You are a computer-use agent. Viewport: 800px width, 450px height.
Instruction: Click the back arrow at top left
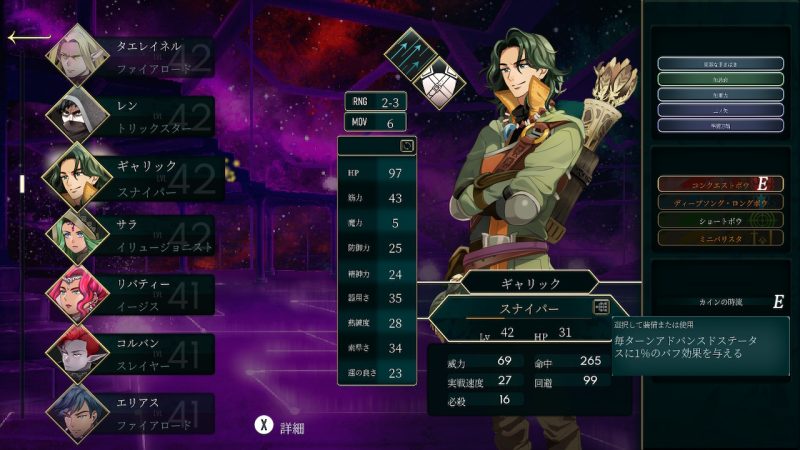[28, 38]
